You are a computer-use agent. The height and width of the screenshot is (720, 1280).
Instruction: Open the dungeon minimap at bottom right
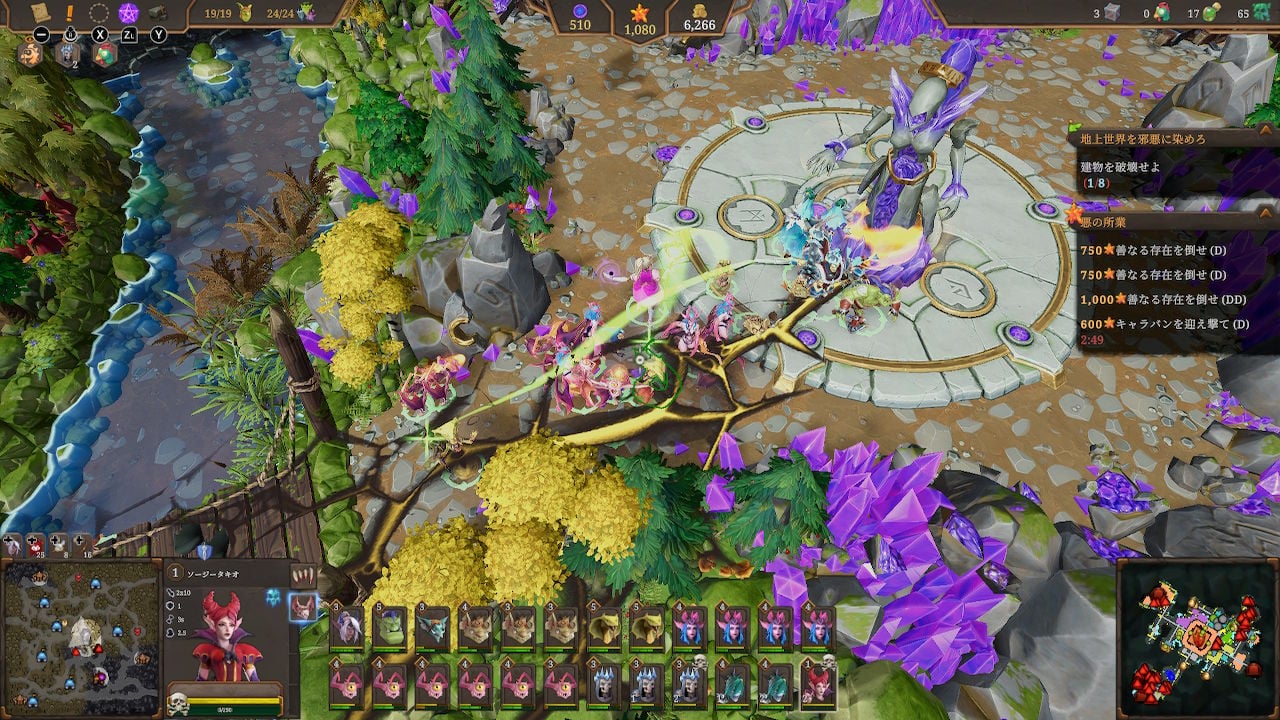[x=1196, y=638]
